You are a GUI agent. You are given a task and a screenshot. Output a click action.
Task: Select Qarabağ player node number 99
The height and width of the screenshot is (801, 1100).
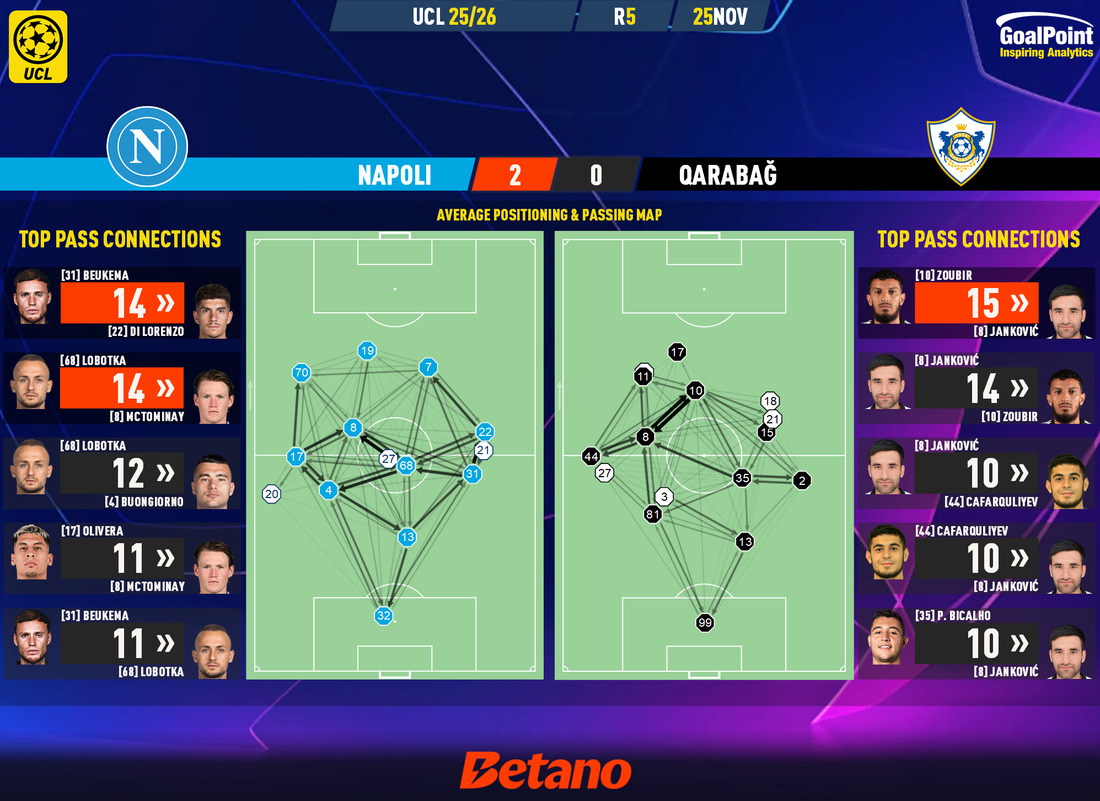pos(706,623)
